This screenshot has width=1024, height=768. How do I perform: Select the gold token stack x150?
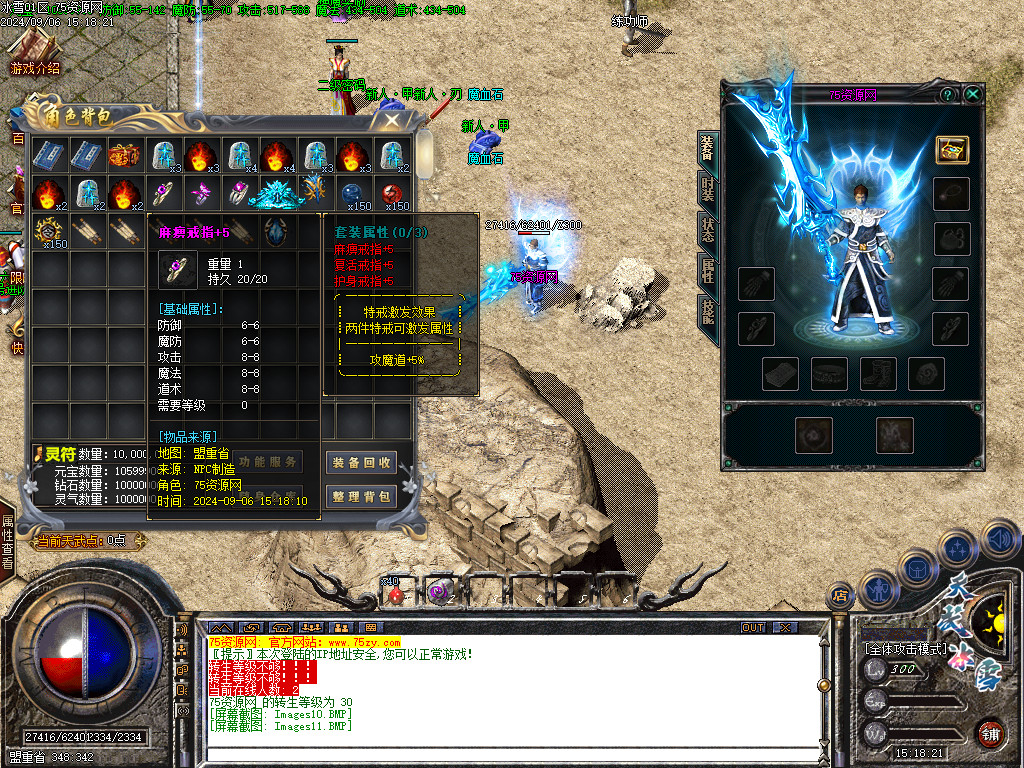pyautogui.click(x=47, y=231)
